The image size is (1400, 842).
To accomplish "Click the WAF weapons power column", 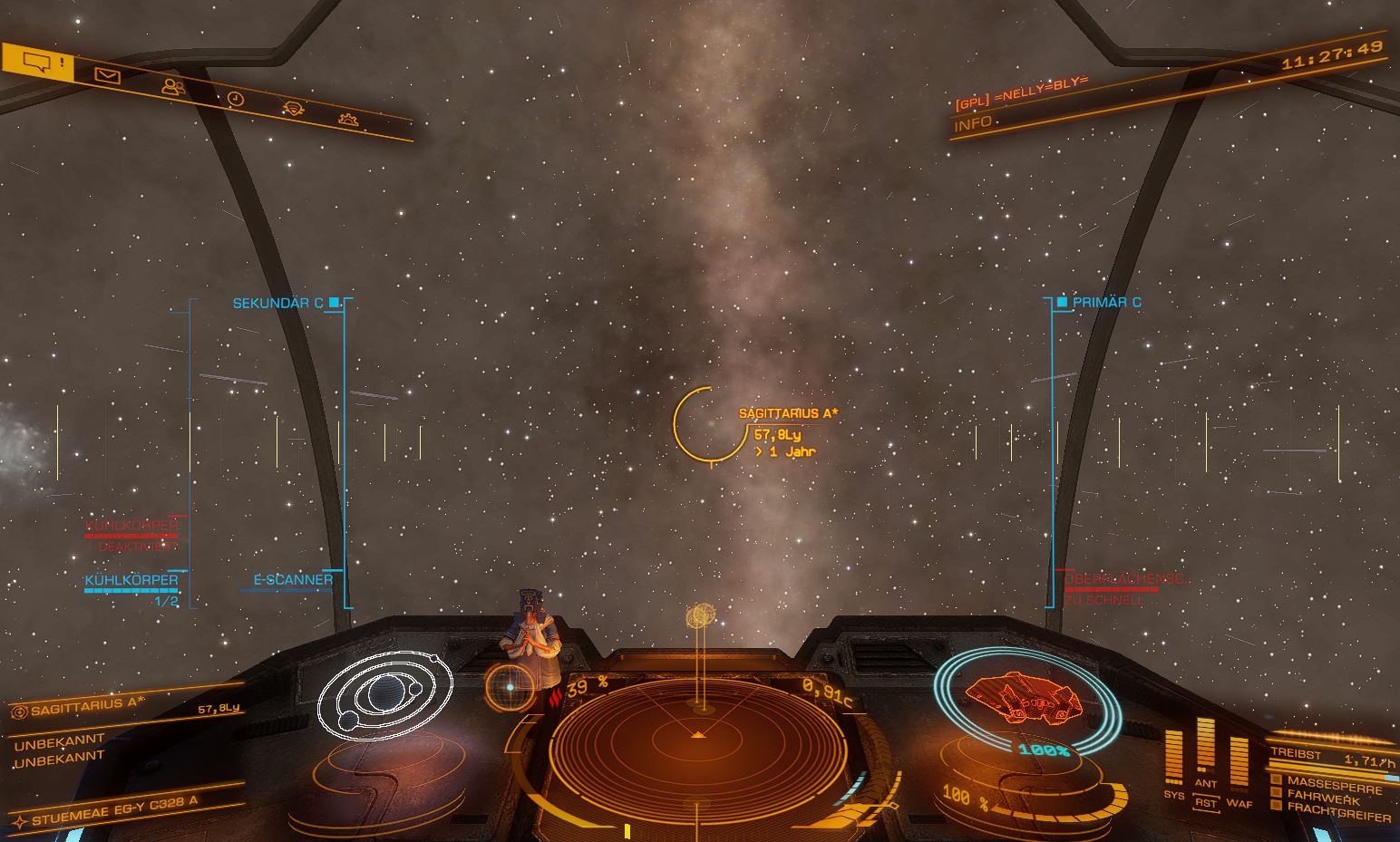I will coord(1239,761).
